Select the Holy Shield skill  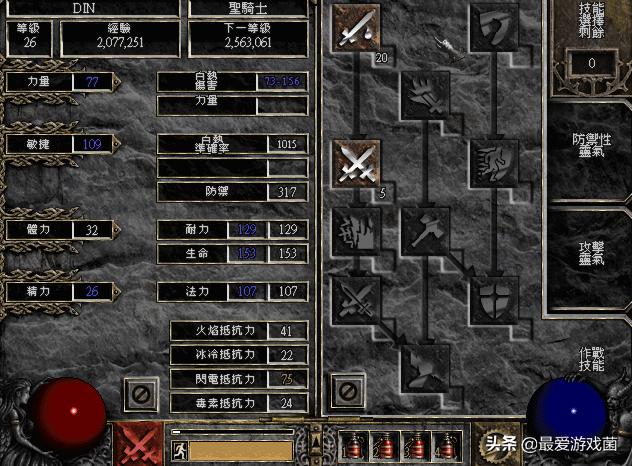493,296
